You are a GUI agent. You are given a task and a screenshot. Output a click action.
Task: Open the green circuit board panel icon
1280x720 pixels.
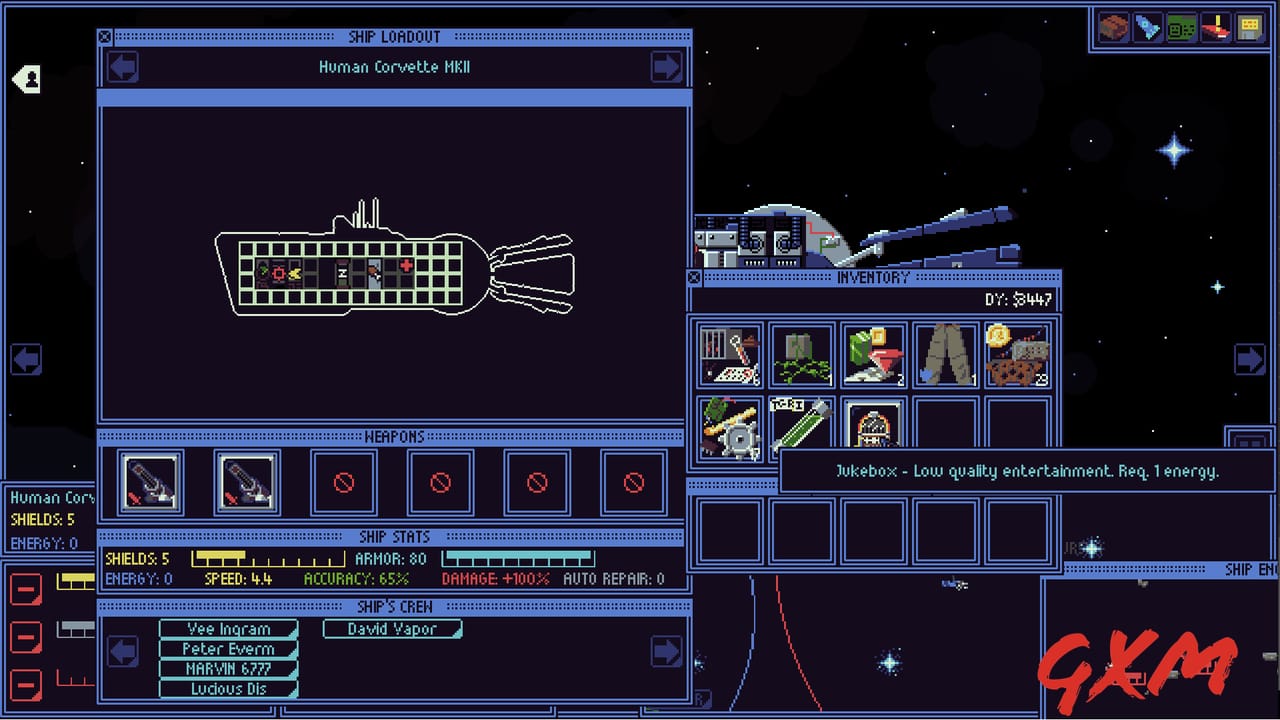click(x=1180, y=27)
